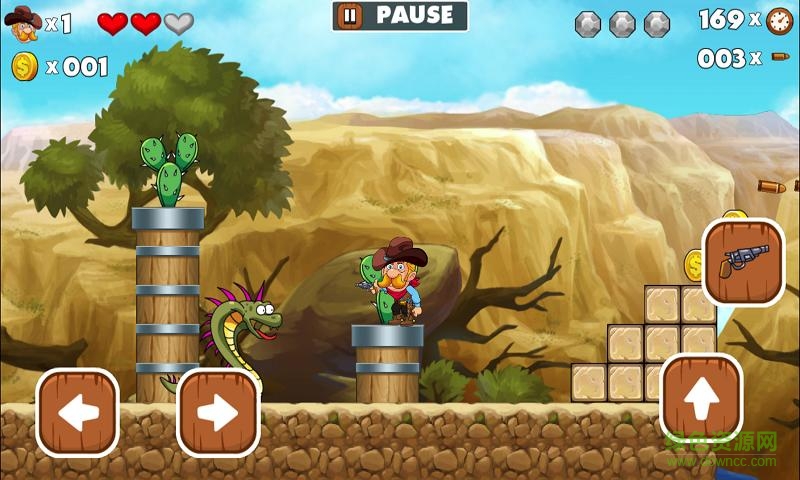Hit the up arrow jump button
This screenshot has width=800, height=480.
[x=701, y=397]
